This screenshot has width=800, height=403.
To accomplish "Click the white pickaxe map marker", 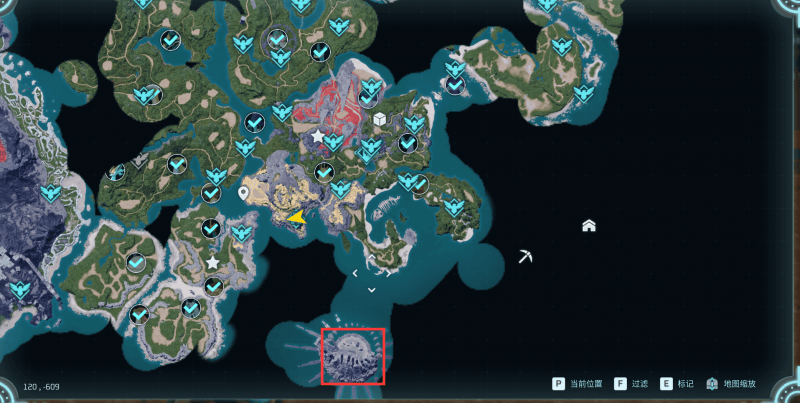I will pos(527,257).
